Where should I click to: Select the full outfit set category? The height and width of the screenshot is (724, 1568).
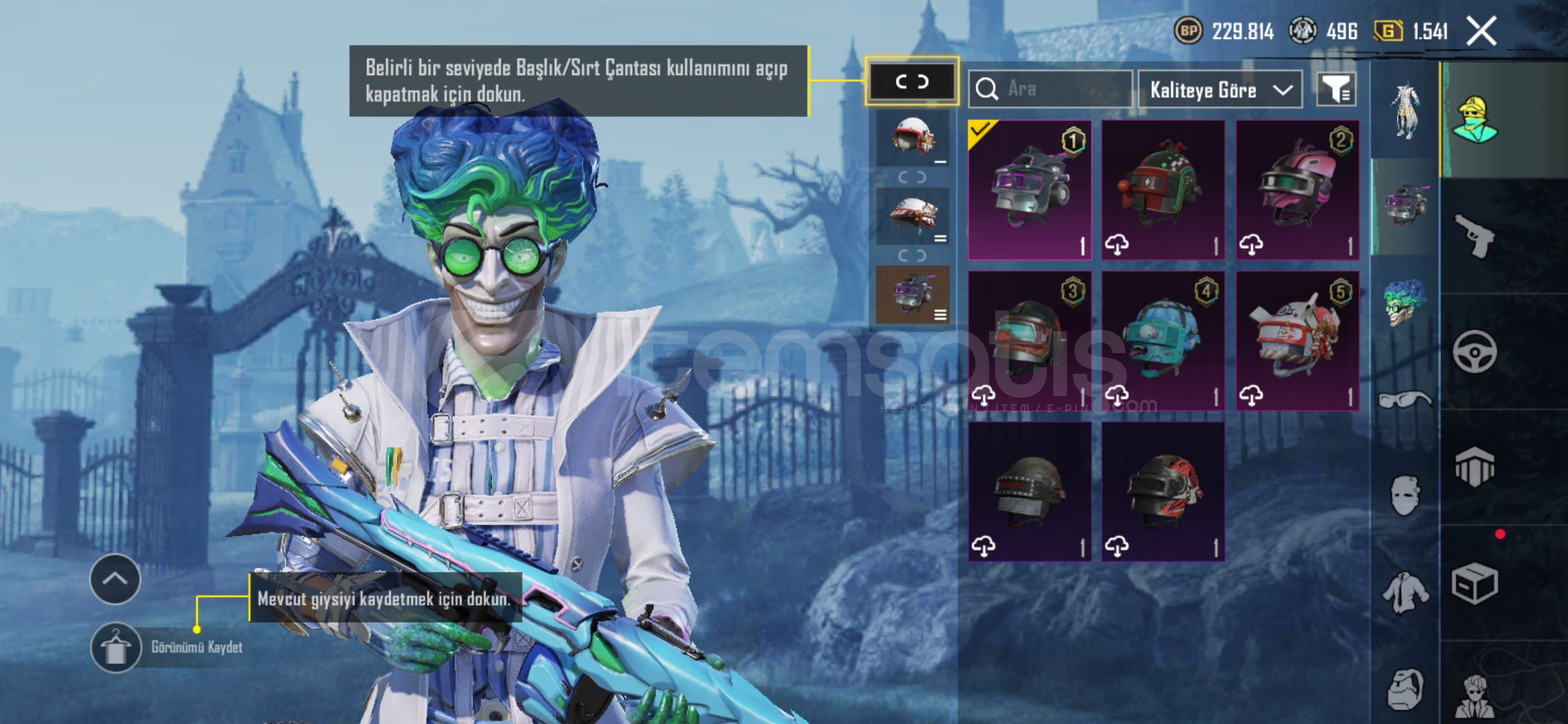pyautogui.click(x=1405, y=111)
